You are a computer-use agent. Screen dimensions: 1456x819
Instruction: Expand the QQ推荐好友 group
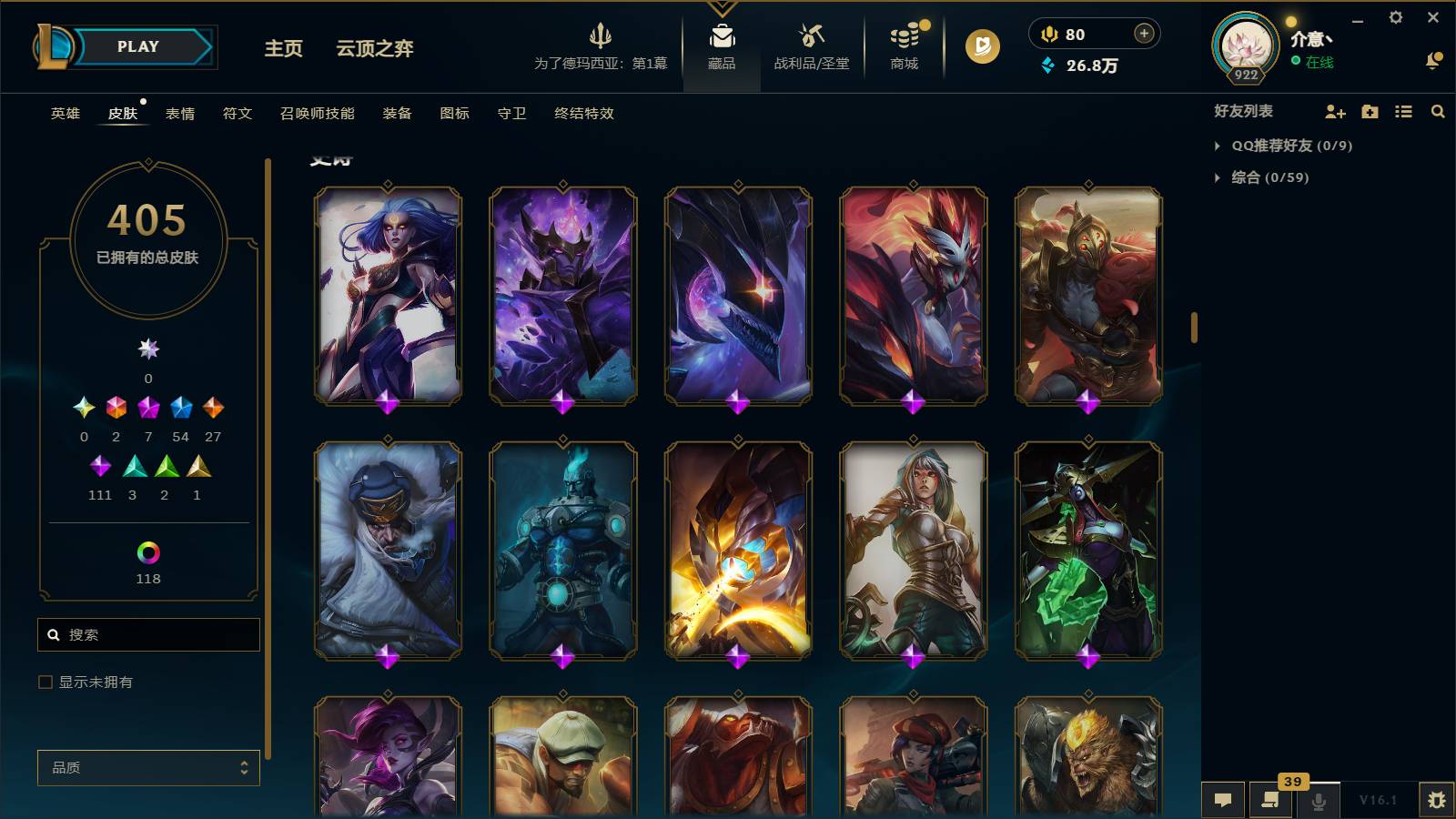point(1293,144)
